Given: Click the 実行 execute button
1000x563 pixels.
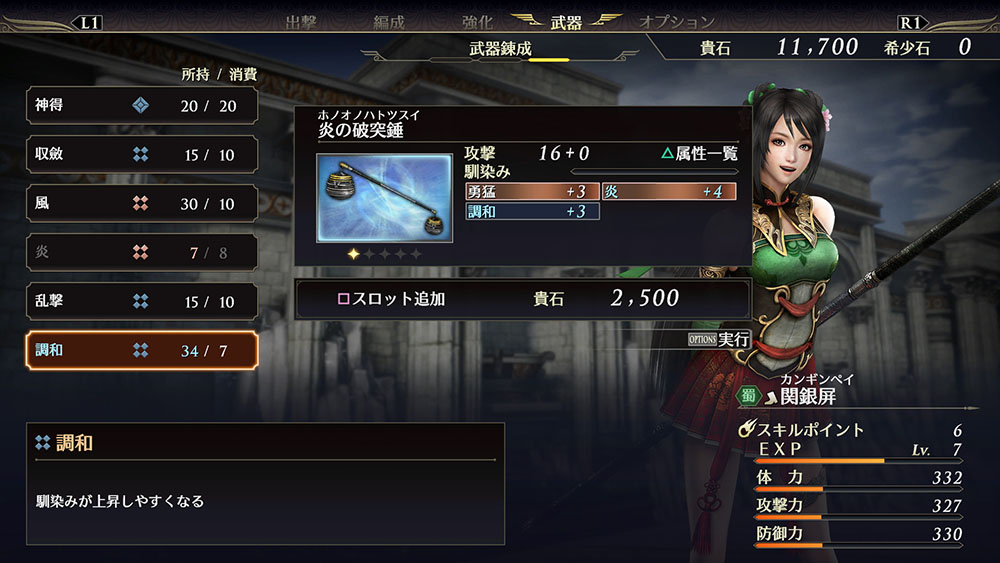Looking at the screenshot, I should click(x=719, y=339).
